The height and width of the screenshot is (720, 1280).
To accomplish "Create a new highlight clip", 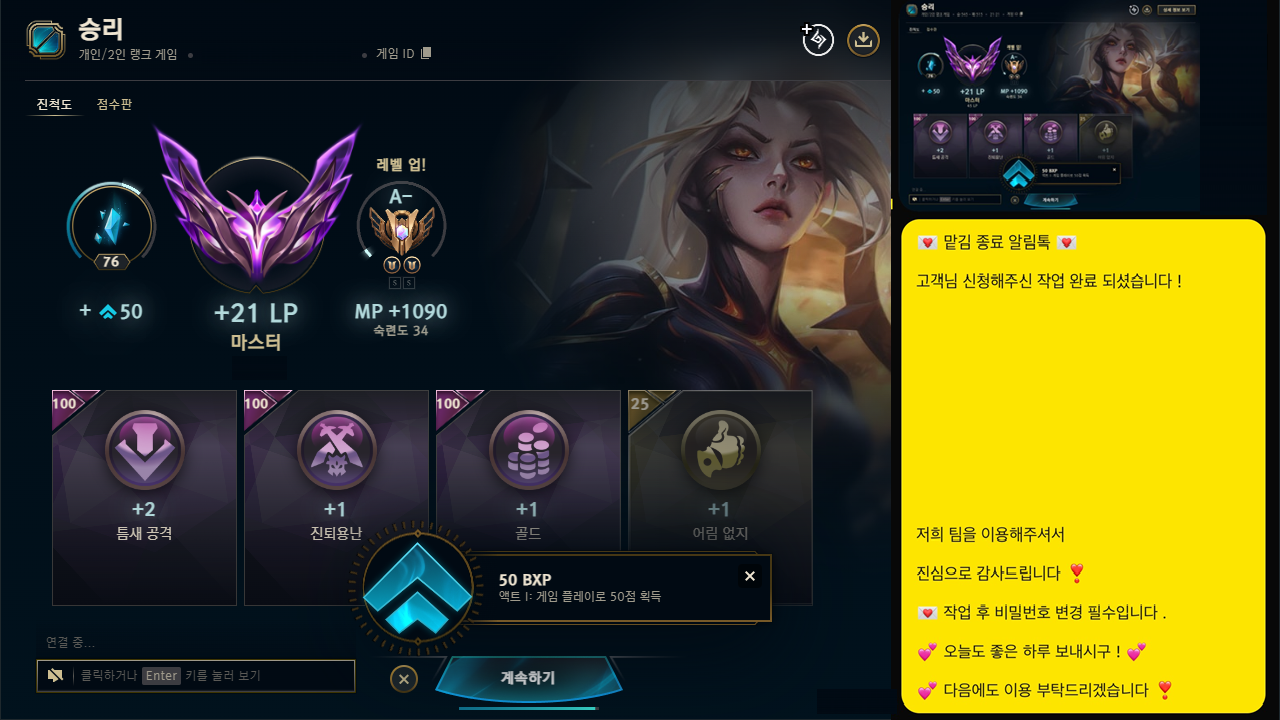I will click(817, 38).
